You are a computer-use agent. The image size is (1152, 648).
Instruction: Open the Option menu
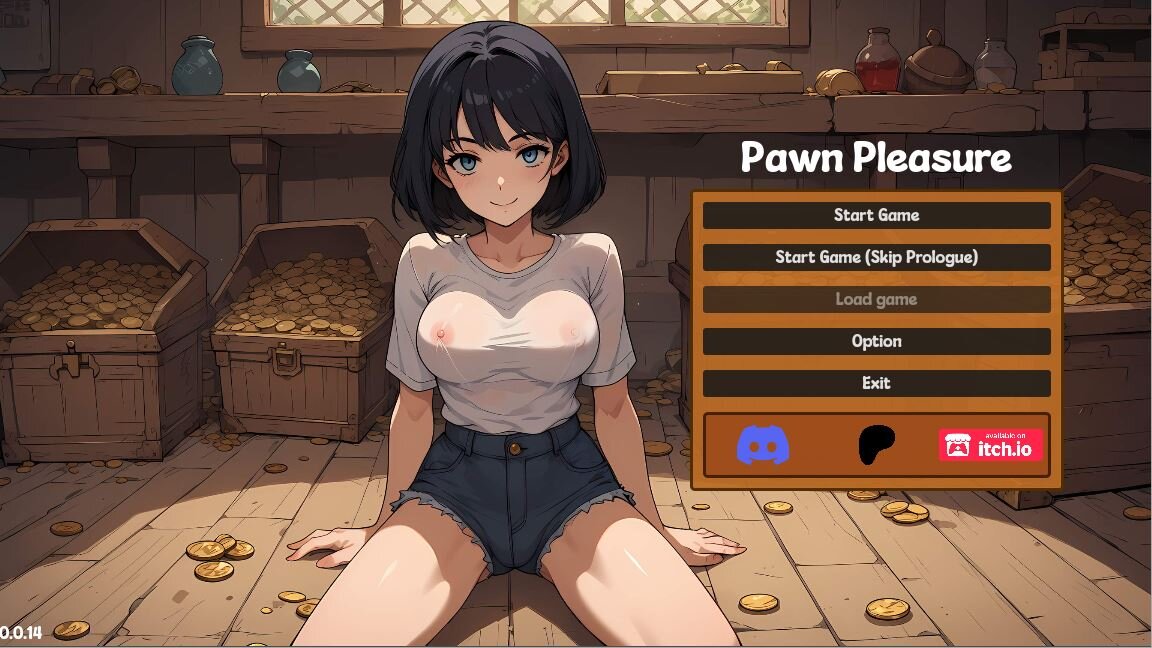(876, 341)
